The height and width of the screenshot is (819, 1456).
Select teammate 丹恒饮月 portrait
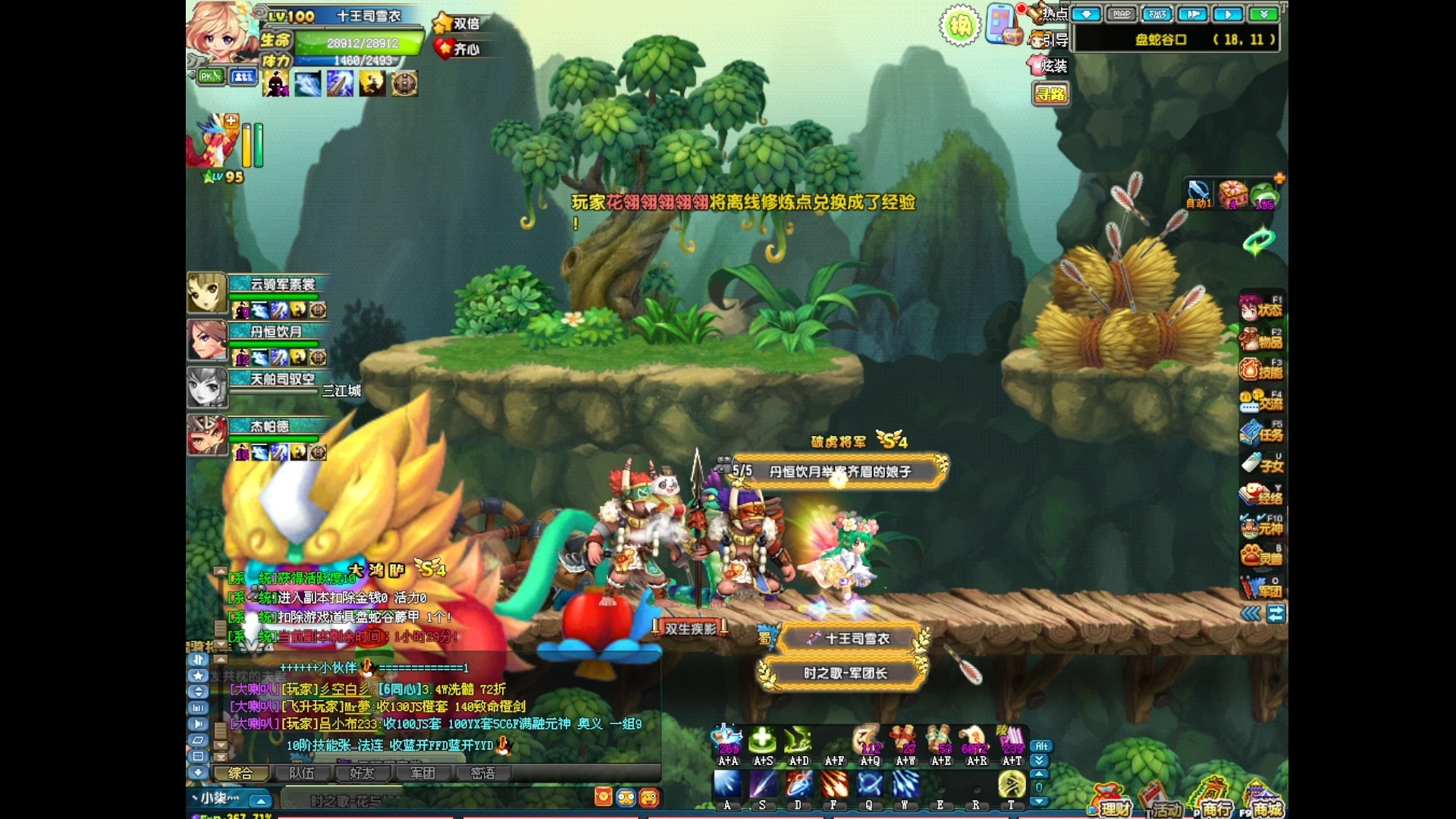207,340
